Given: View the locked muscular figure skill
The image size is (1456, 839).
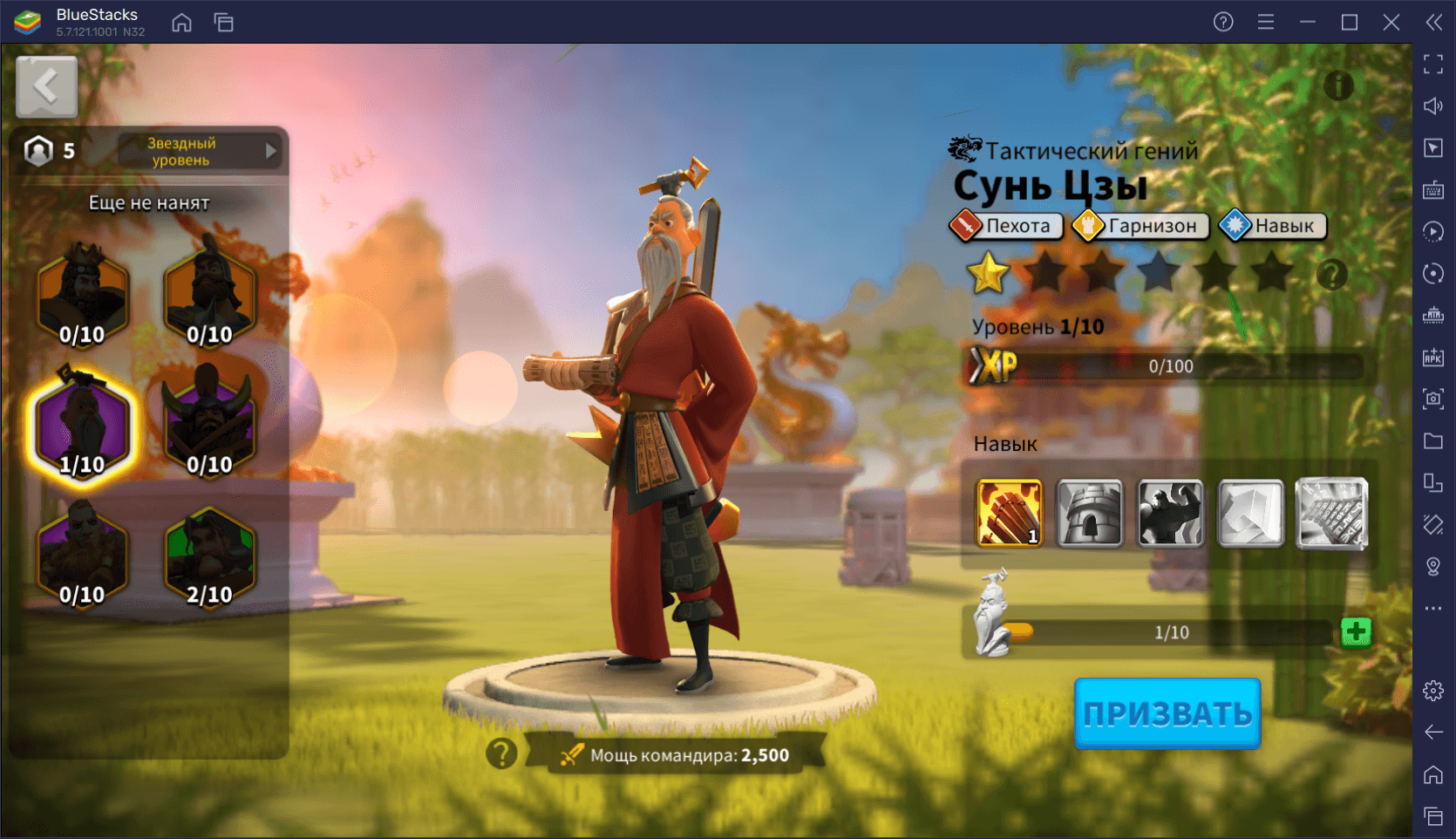Looking at the screenshot, I should pyautogui.click(x=1170, y=513).
